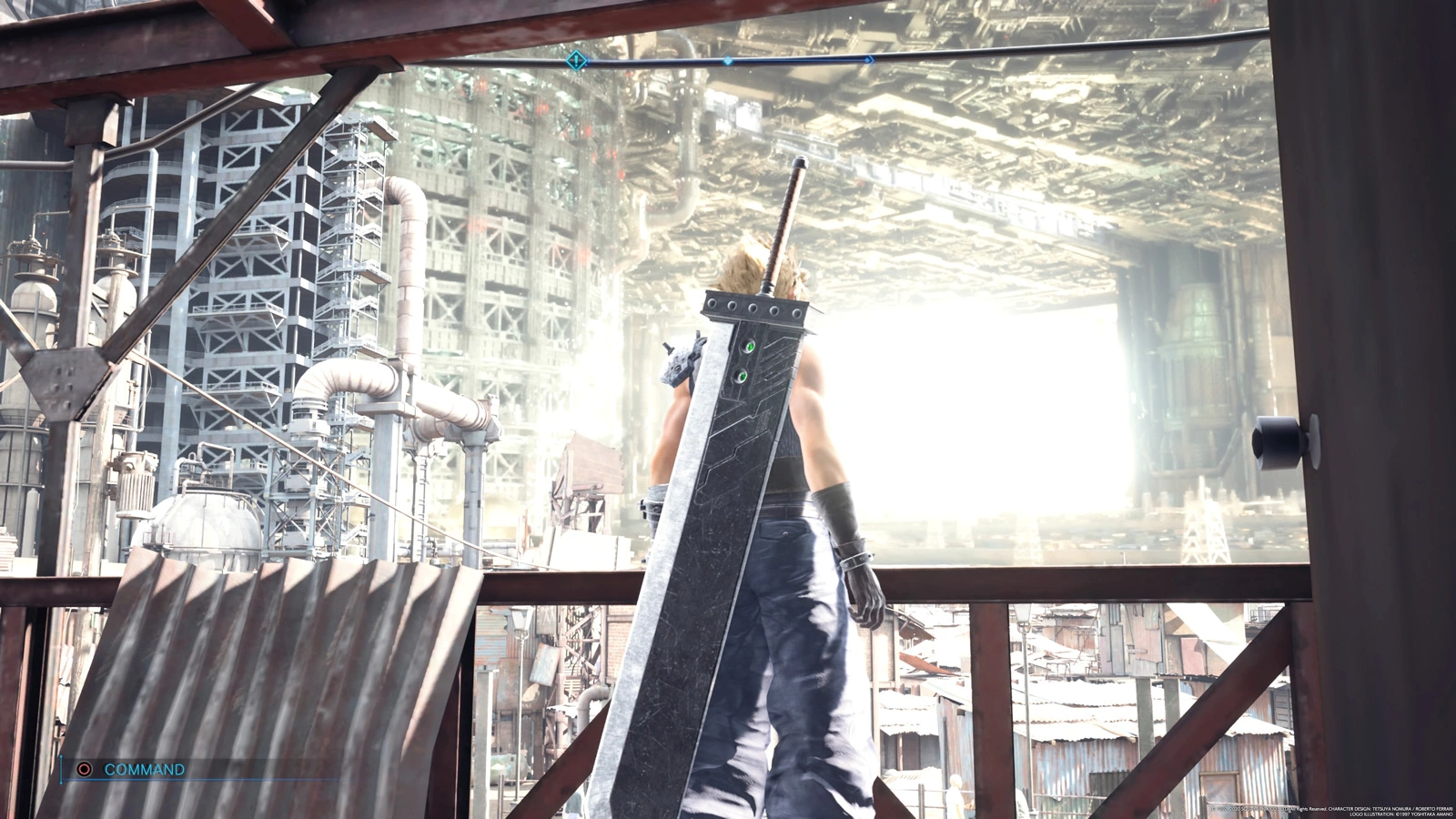Select the exclamation objective marker on compass

pos(575,61)
